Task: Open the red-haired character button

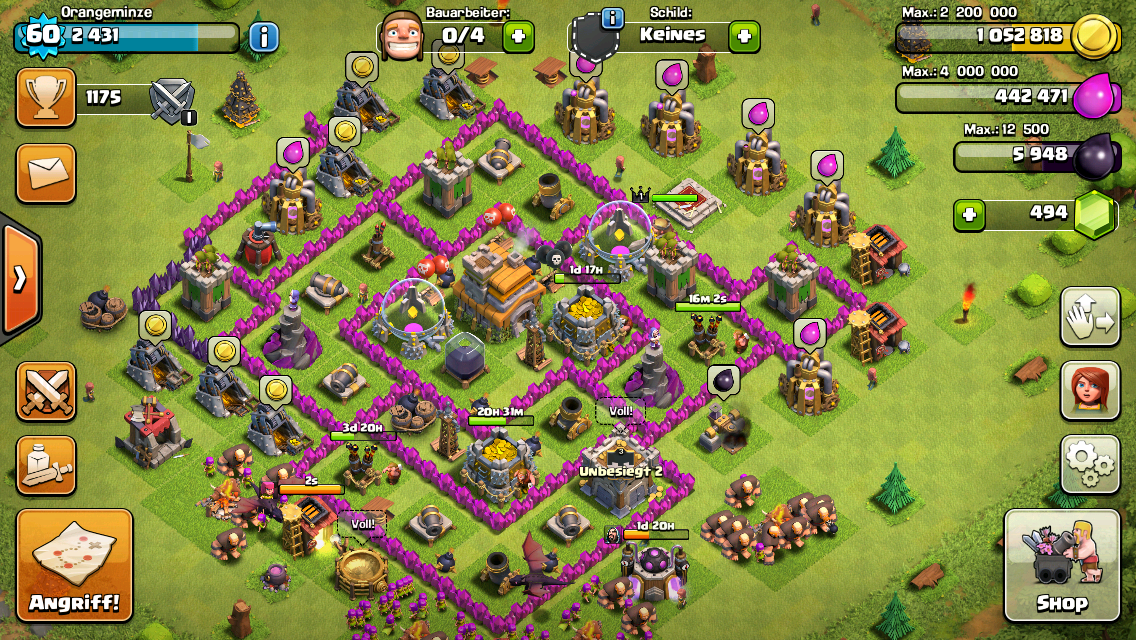Action: [1089, 390]
